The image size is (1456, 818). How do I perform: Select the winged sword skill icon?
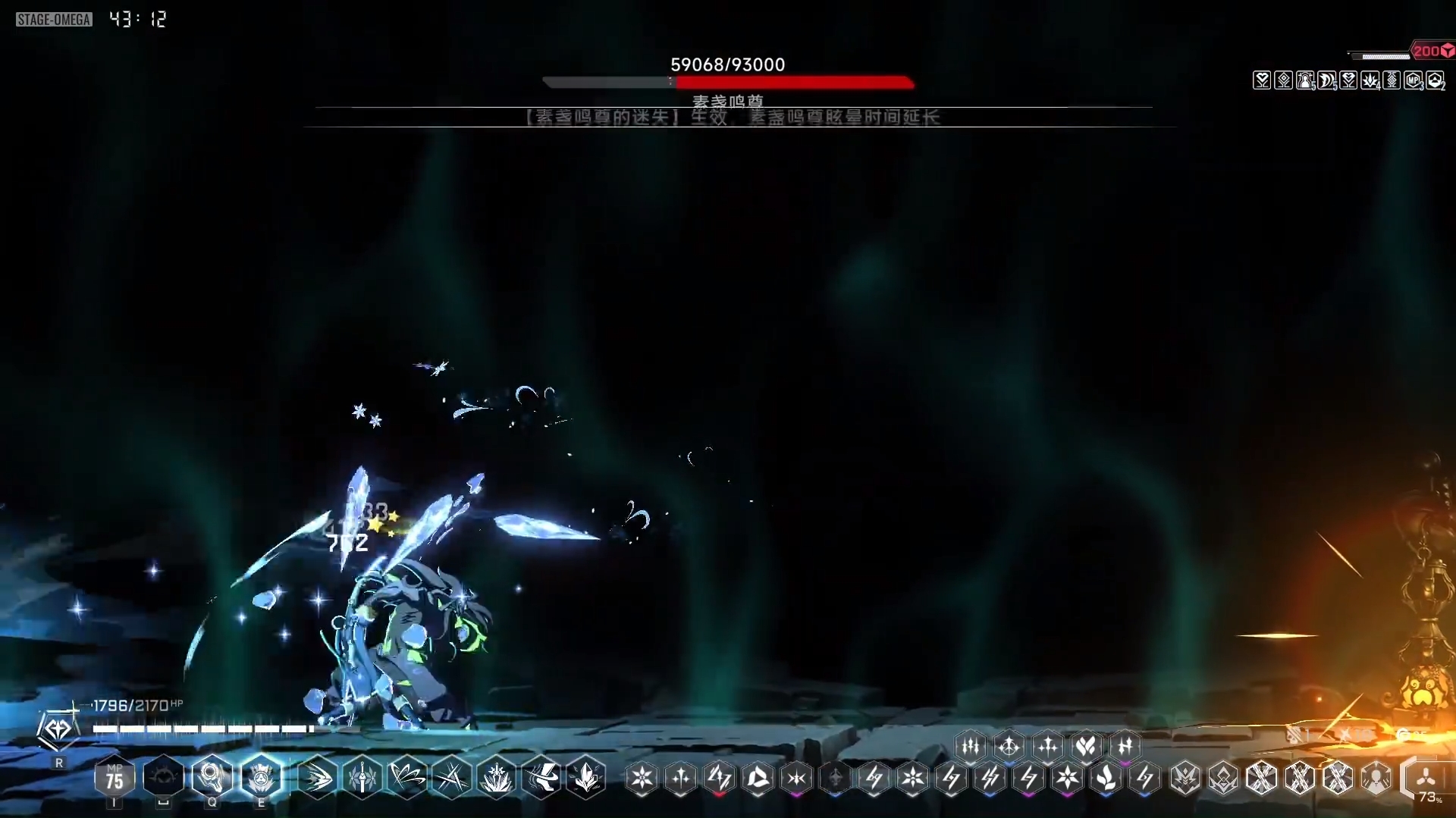[362, 777]
